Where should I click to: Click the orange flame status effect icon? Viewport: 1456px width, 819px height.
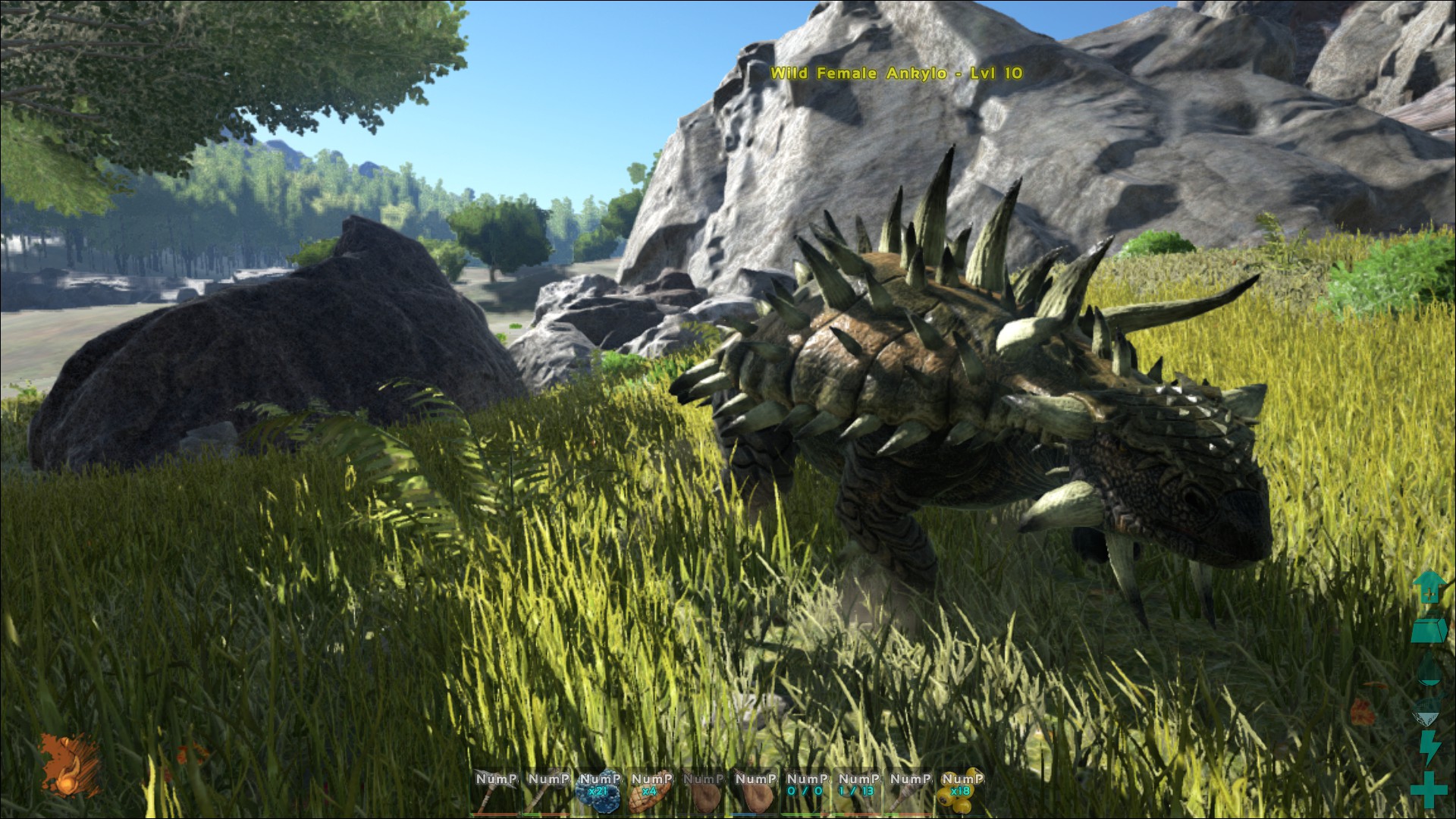coord(70,764)
